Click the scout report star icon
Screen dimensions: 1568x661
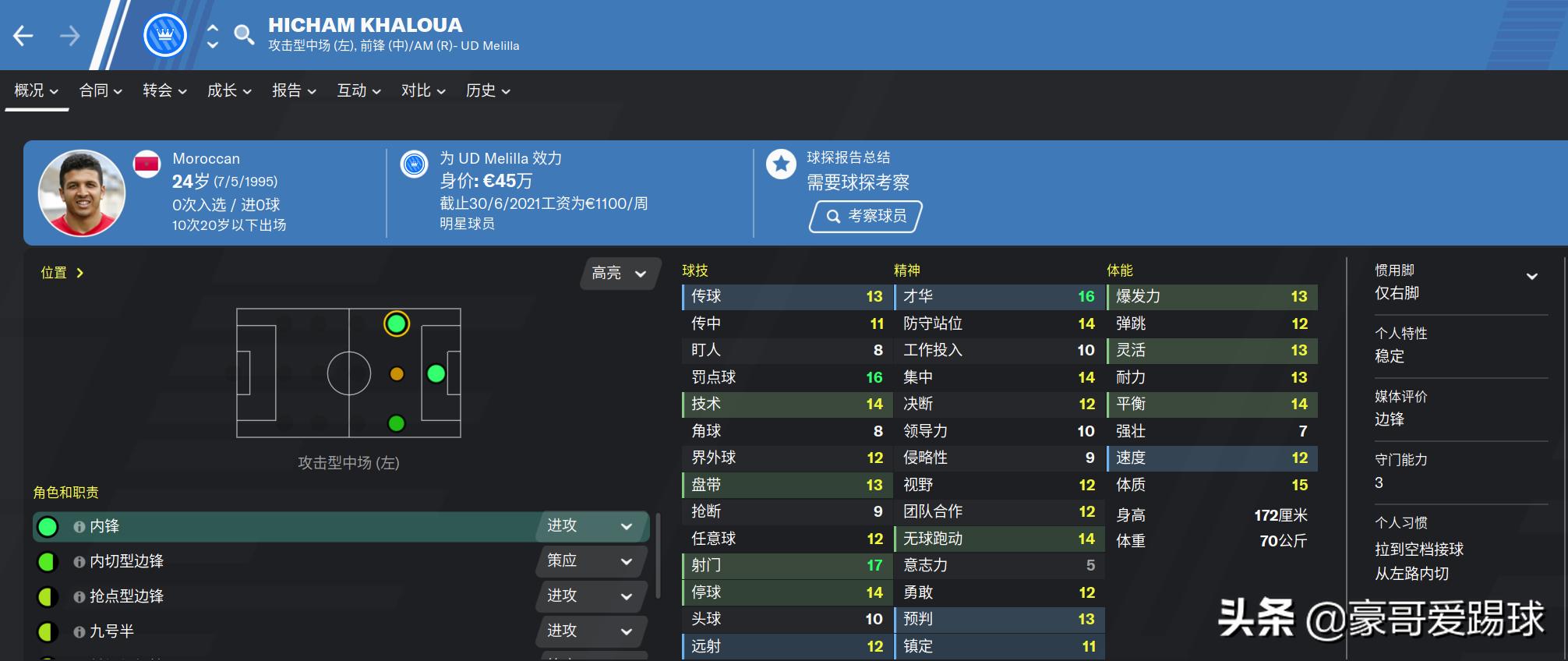(780, 164)
